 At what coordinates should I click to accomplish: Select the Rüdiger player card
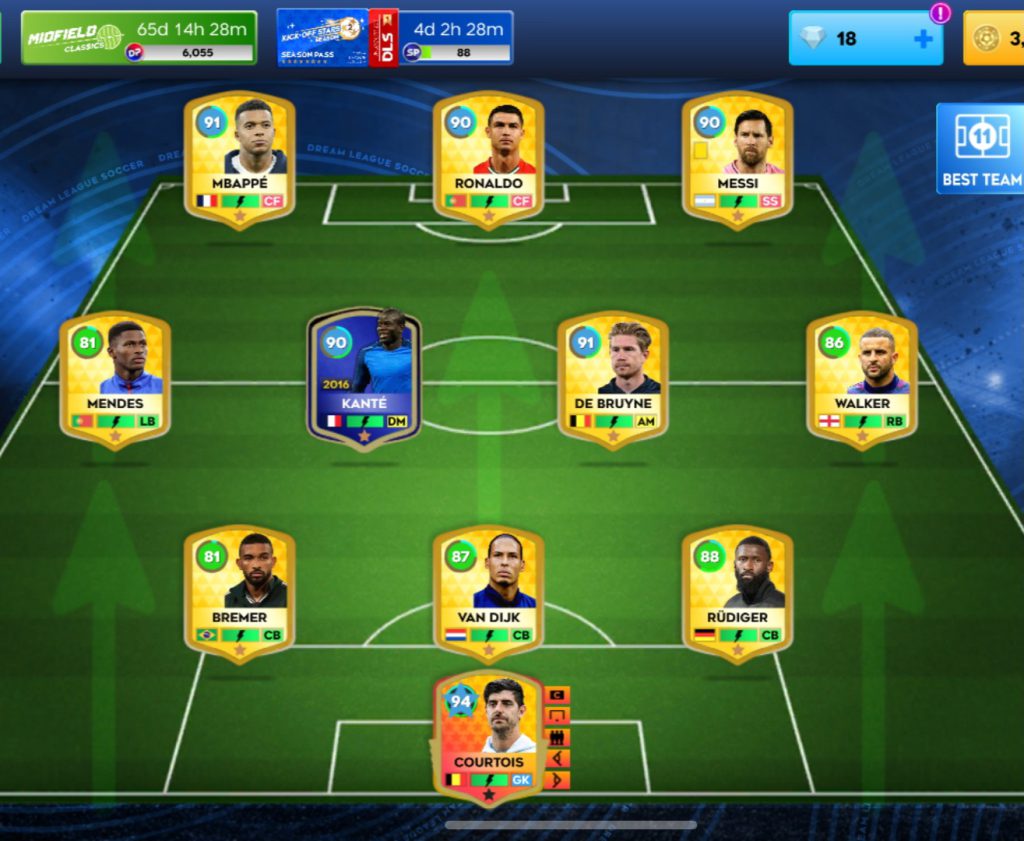tap(738, 594)
